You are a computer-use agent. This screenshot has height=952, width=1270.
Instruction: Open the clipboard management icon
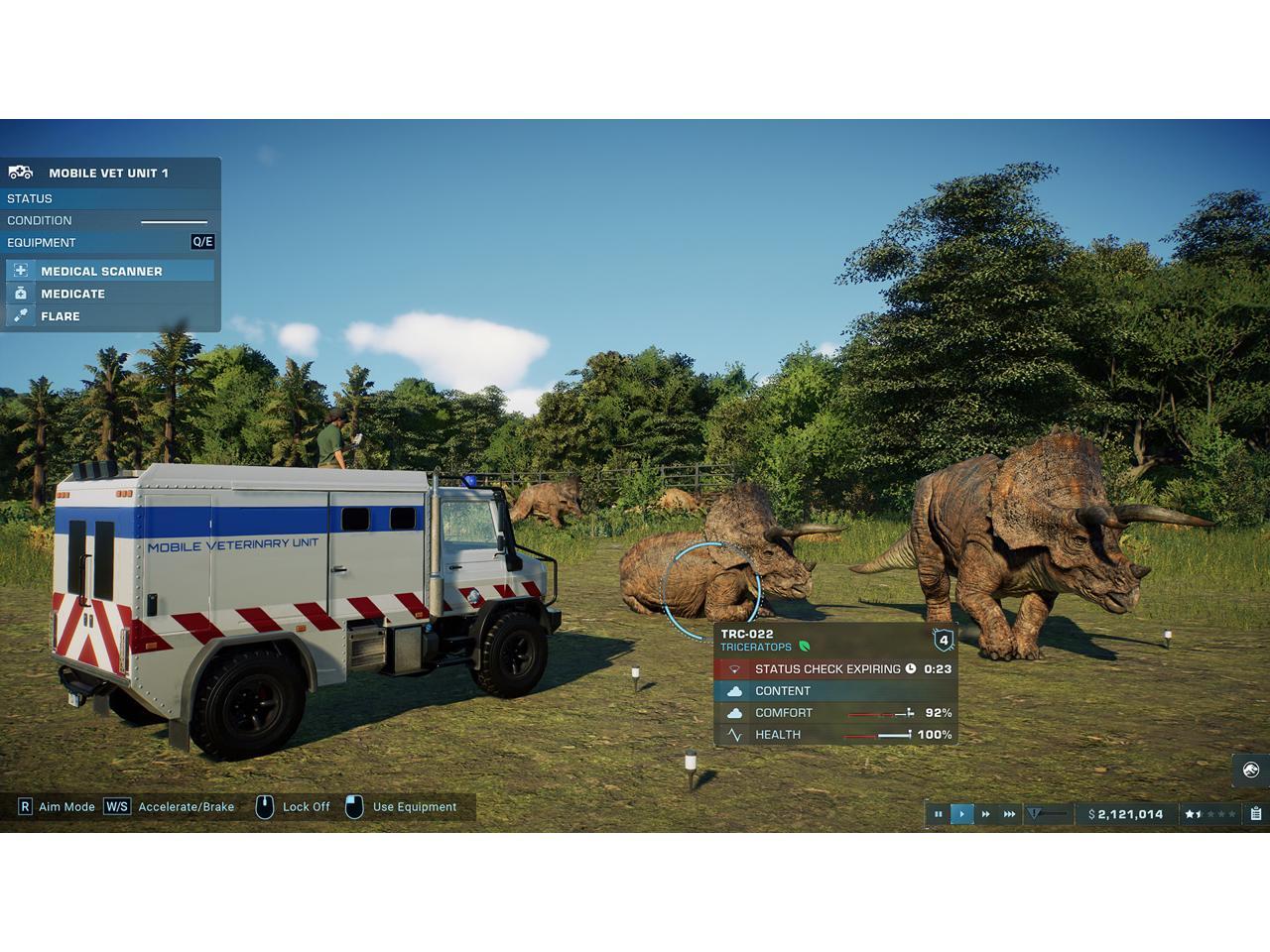point(1255,814)
